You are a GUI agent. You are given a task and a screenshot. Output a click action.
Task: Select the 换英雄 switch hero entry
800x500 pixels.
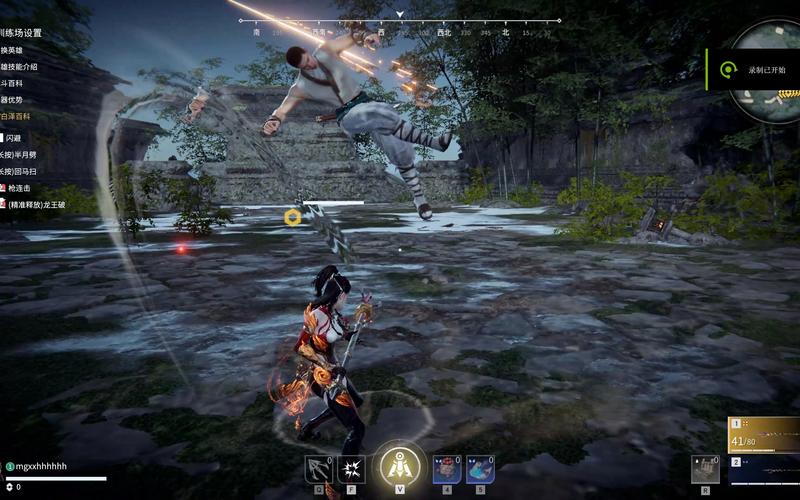14,51
